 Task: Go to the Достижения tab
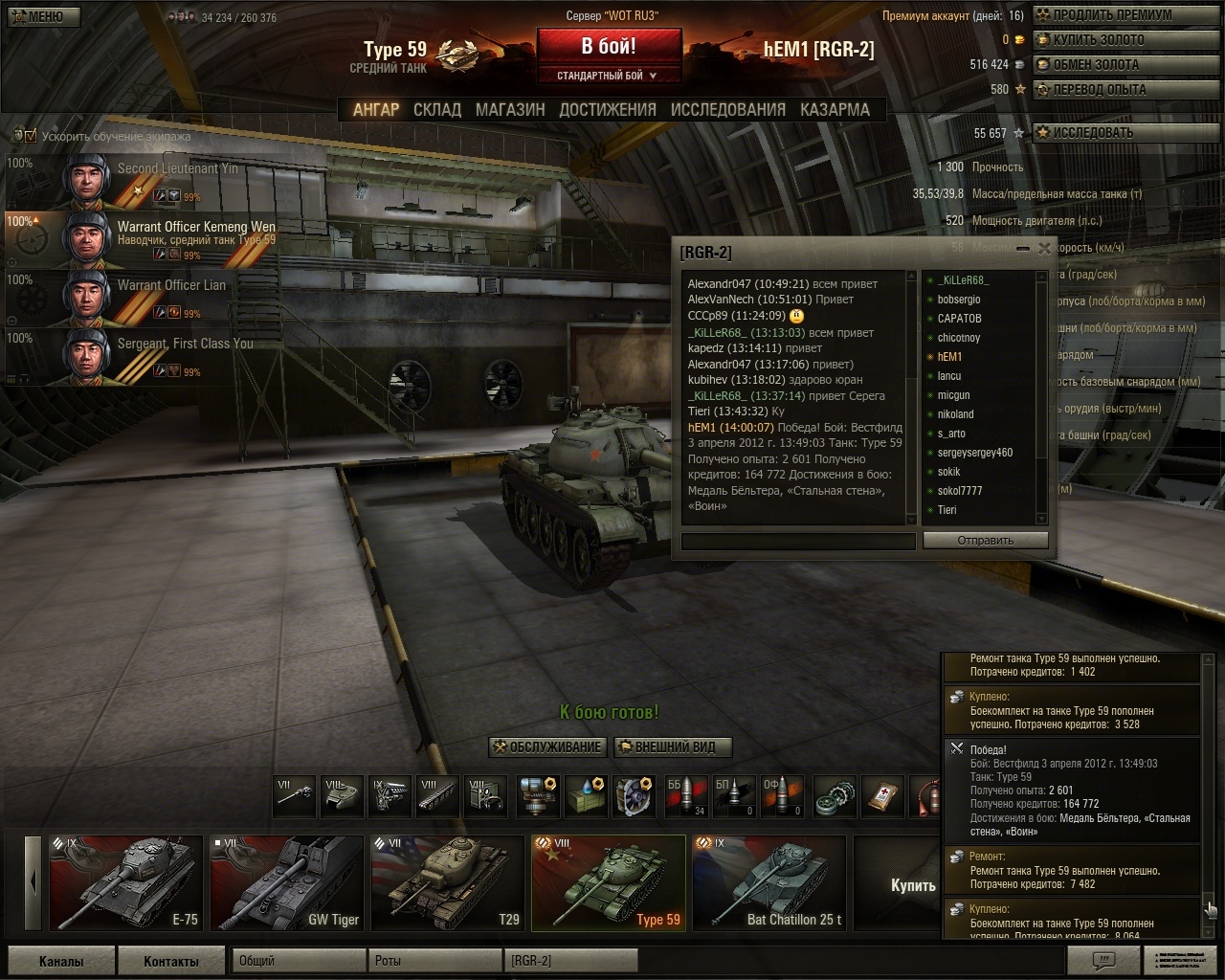[x=608, y=110]
